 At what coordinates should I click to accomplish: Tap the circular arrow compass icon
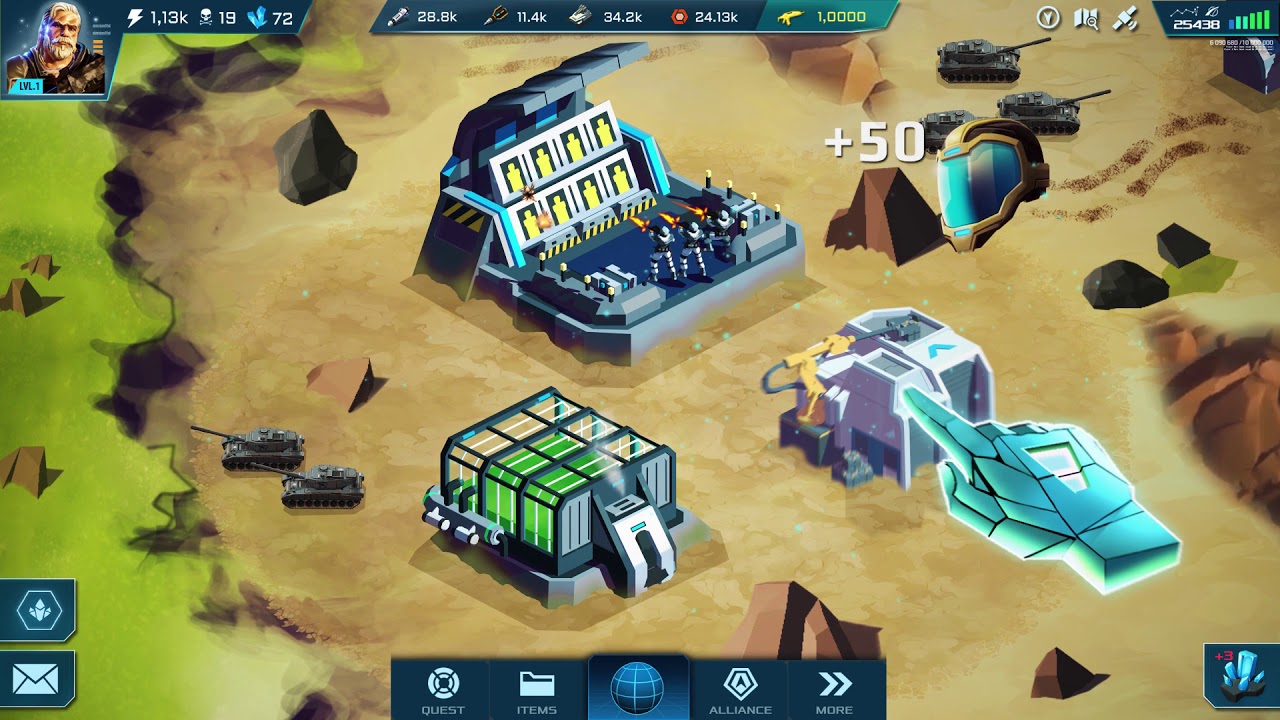pos(1047,18)
